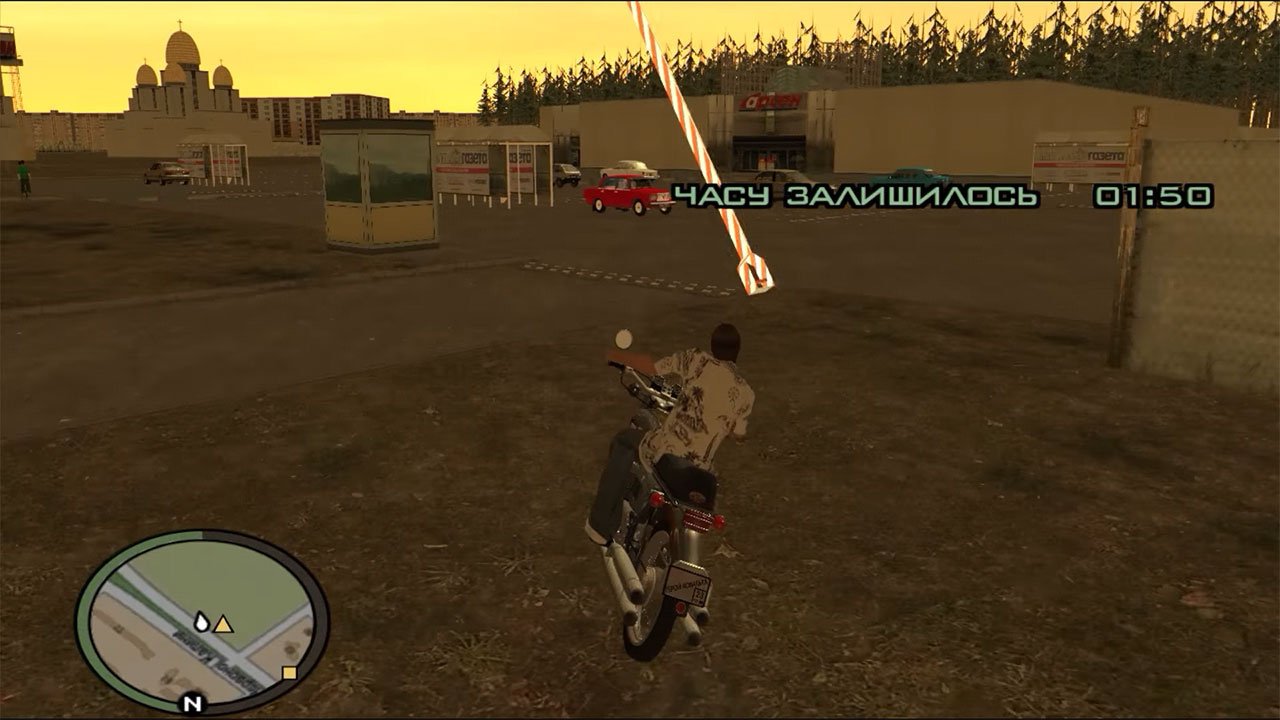Image resolution: width=1280 pixels, height=720 pixels.
Task: Click the north N compass indicator
Action: pos(193,703)
